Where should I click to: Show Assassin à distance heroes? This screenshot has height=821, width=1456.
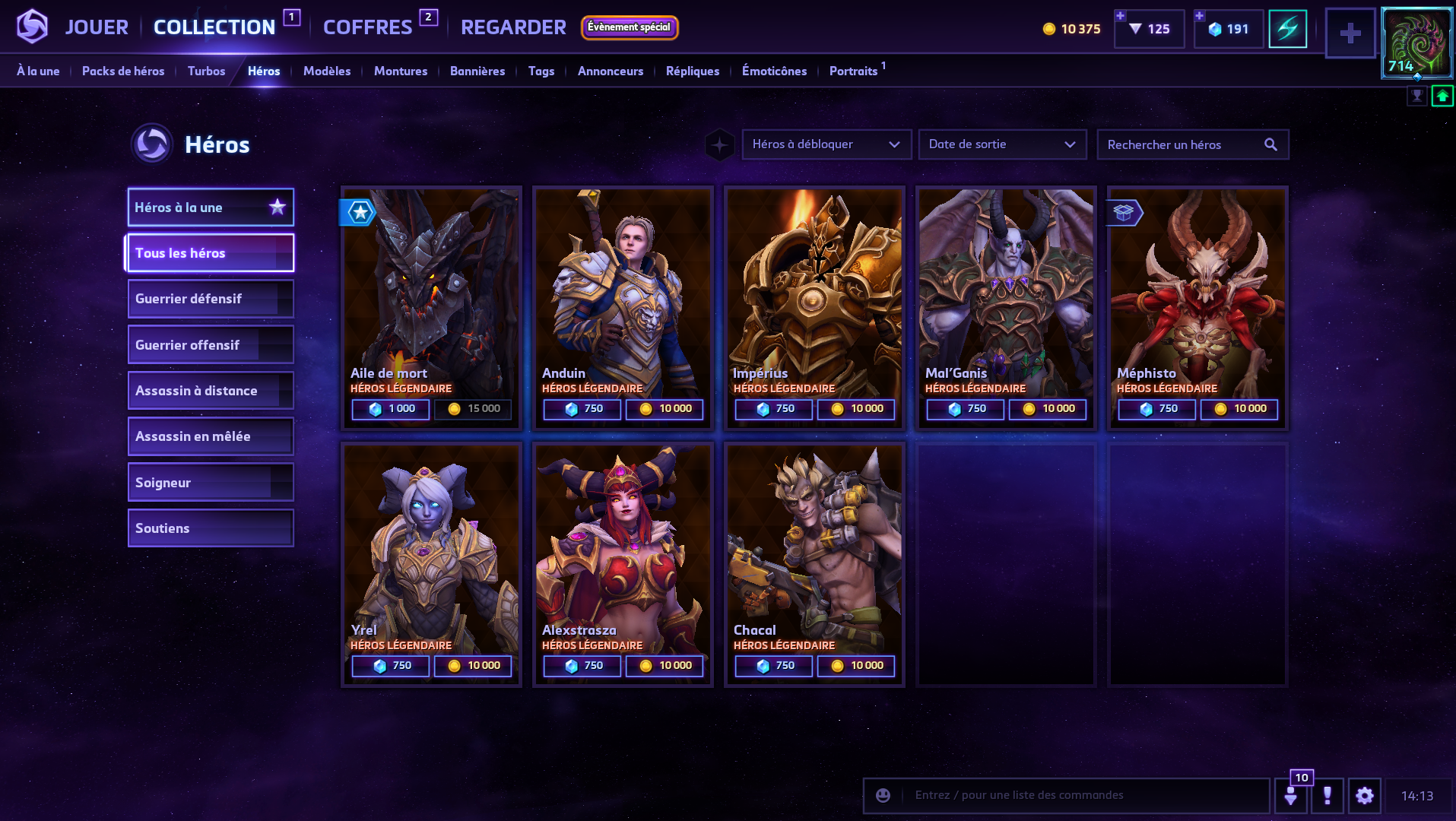[211, 391]
